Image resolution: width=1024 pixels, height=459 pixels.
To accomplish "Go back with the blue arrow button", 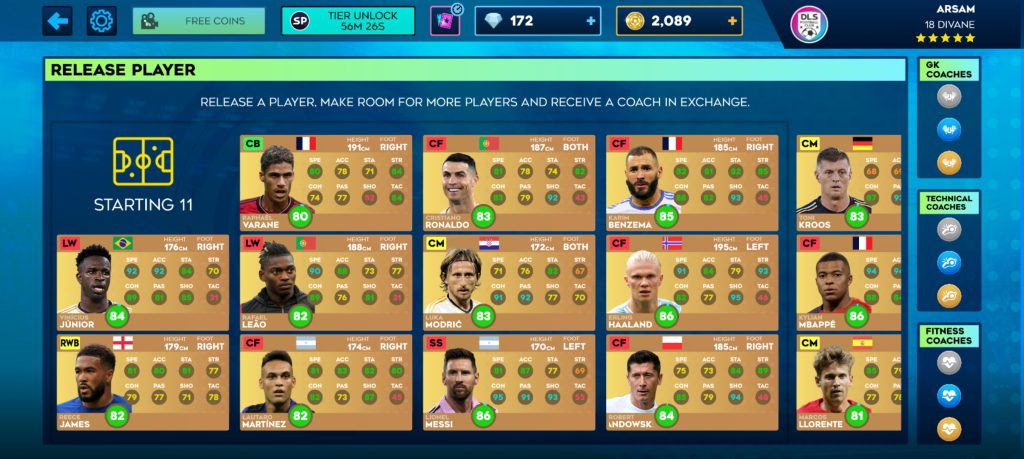I will tap(57, 21).
